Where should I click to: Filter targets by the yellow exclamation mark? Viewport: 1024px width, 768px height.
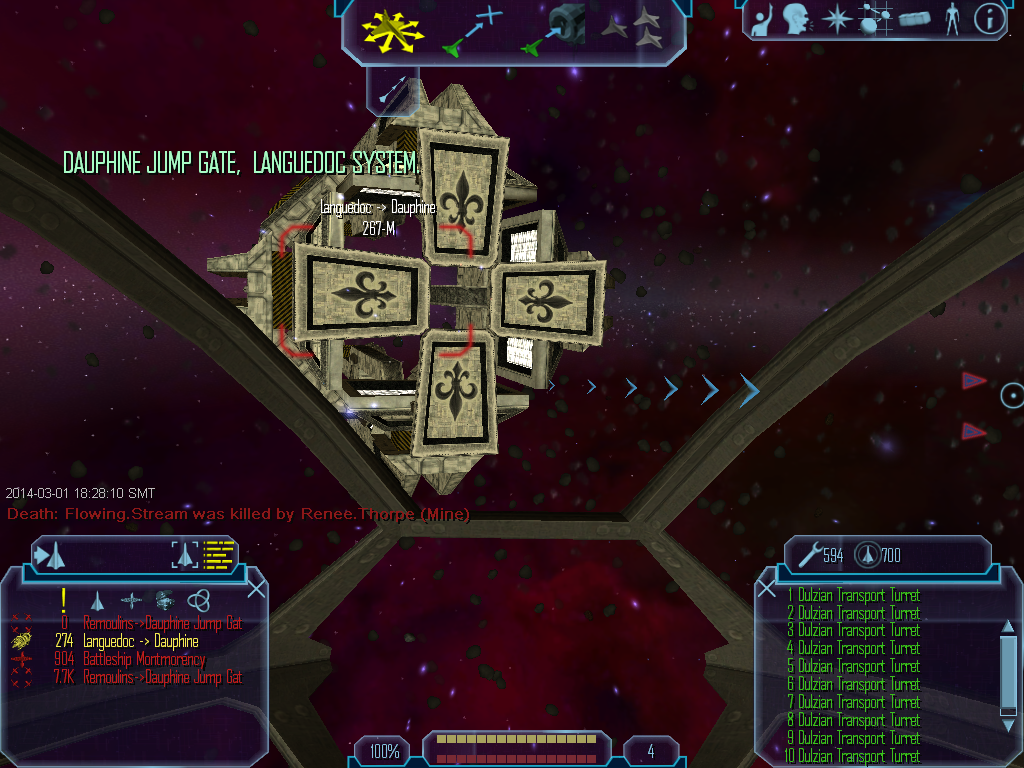tap(63, 600)
